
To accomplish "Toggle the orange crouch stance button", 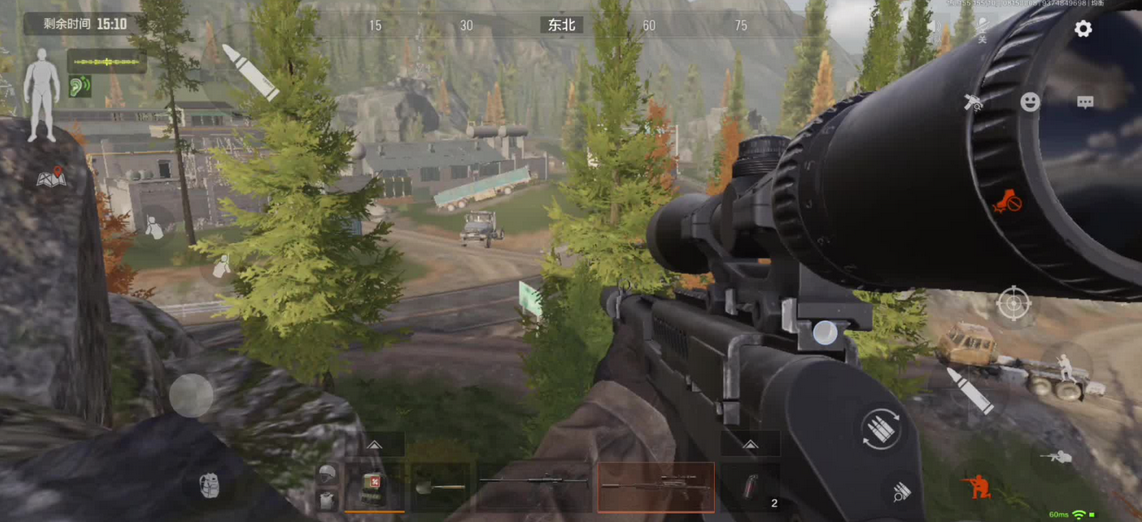I will 977,486.
